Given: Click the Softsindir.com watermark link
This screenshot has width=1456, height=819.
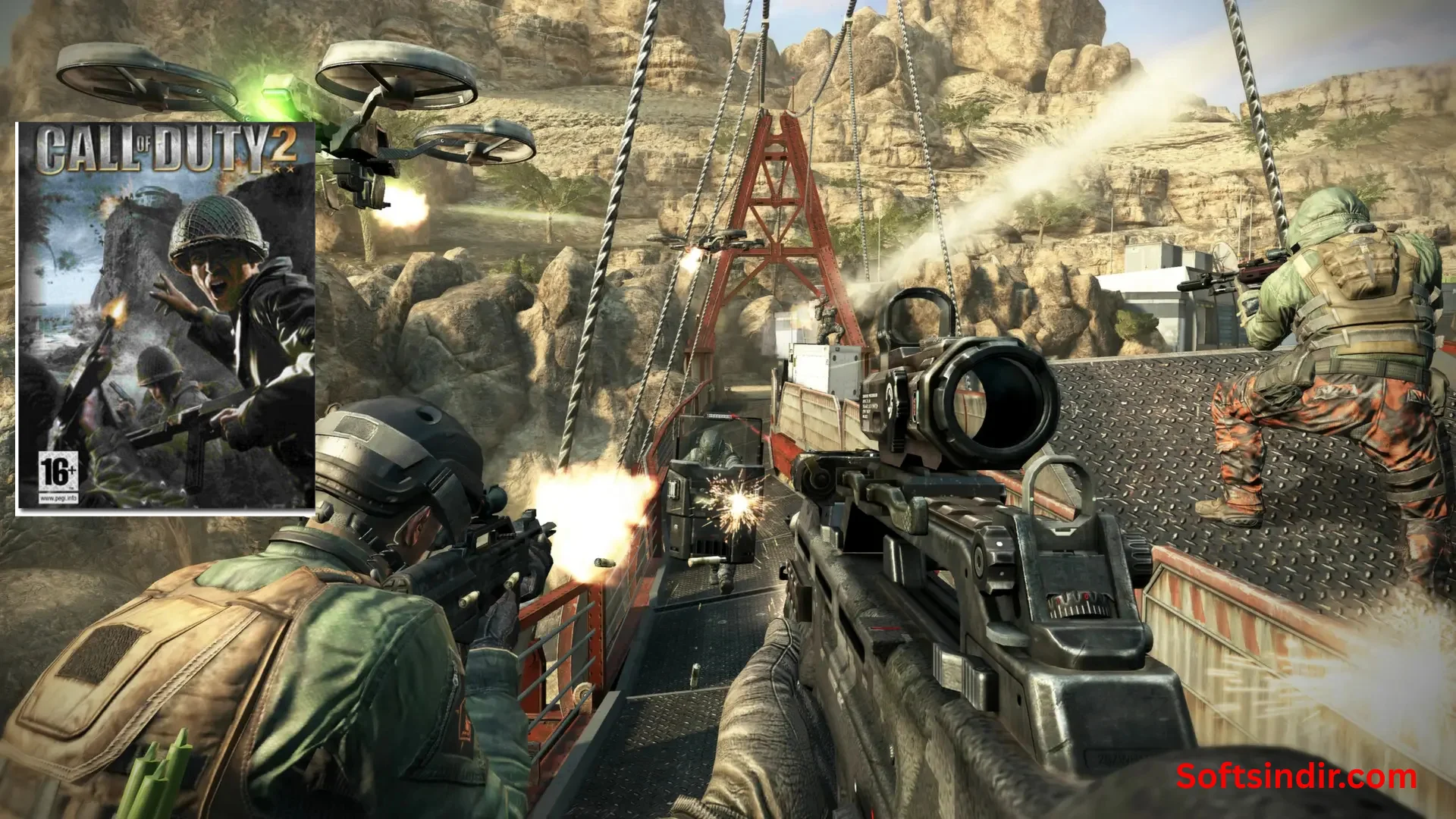Looking at the screenshot, I should (x=1296, y=777).
